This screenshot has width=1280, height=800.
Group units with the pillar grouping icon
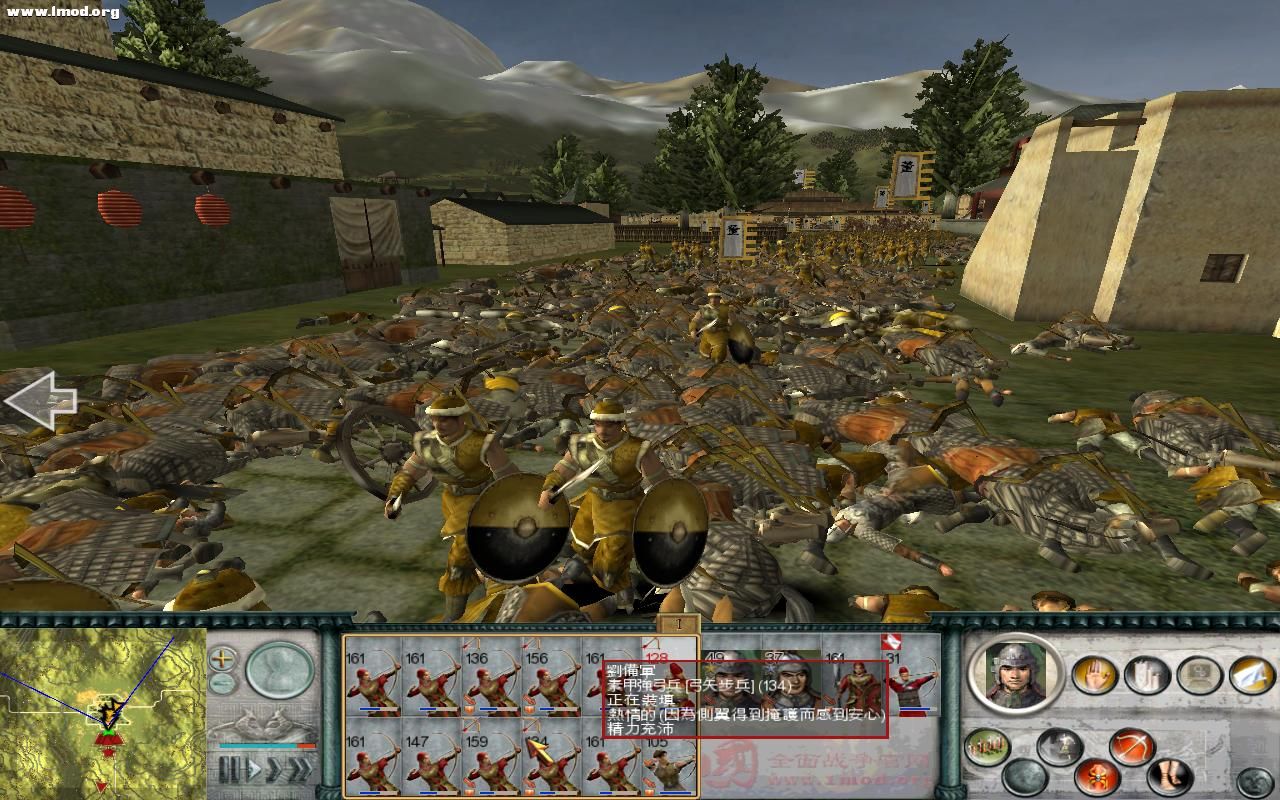[1145, 674]
